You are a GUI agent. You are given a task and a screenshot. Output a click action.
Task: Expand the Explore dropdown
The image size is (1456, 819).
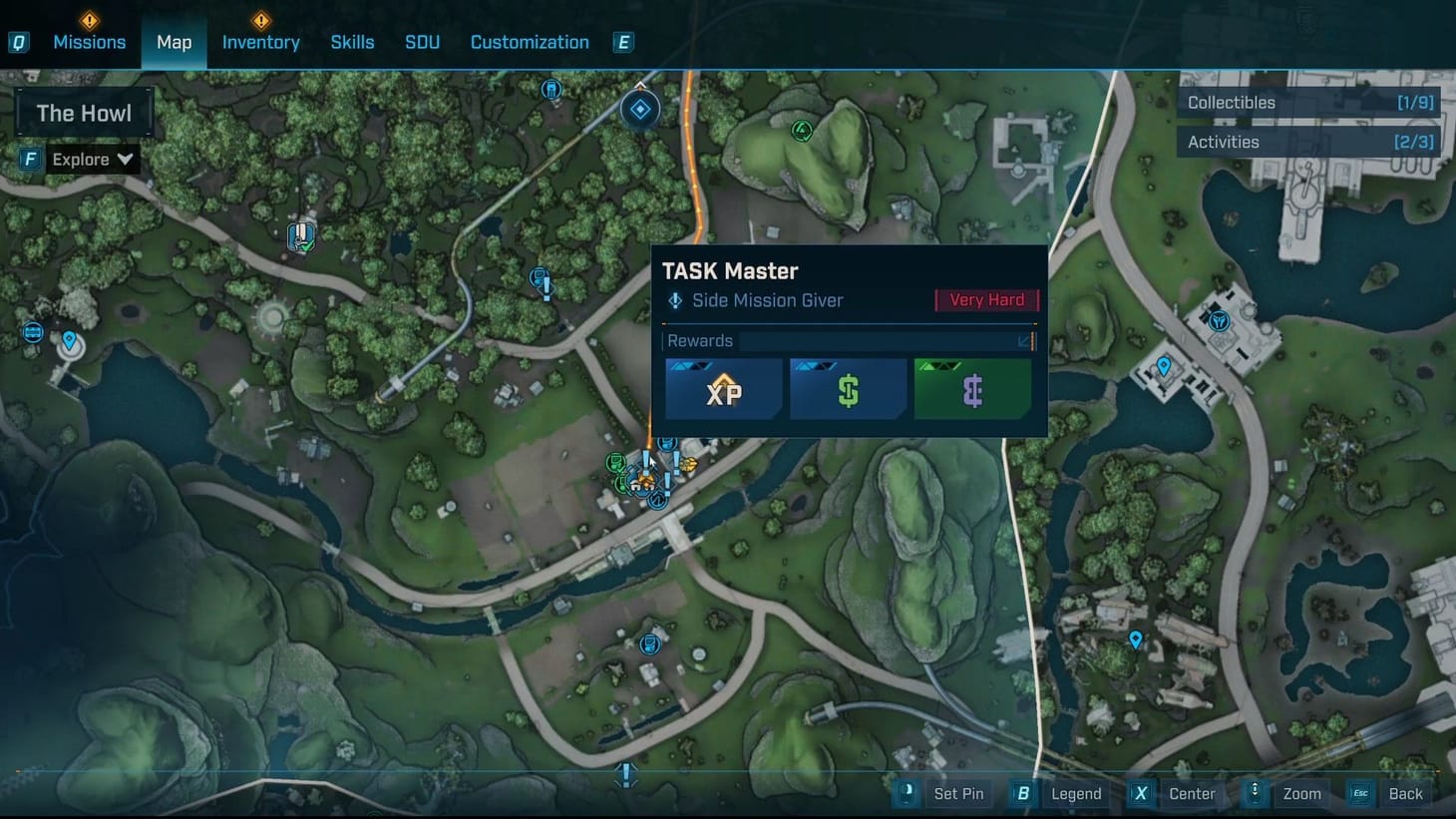[x=92, y=159]
